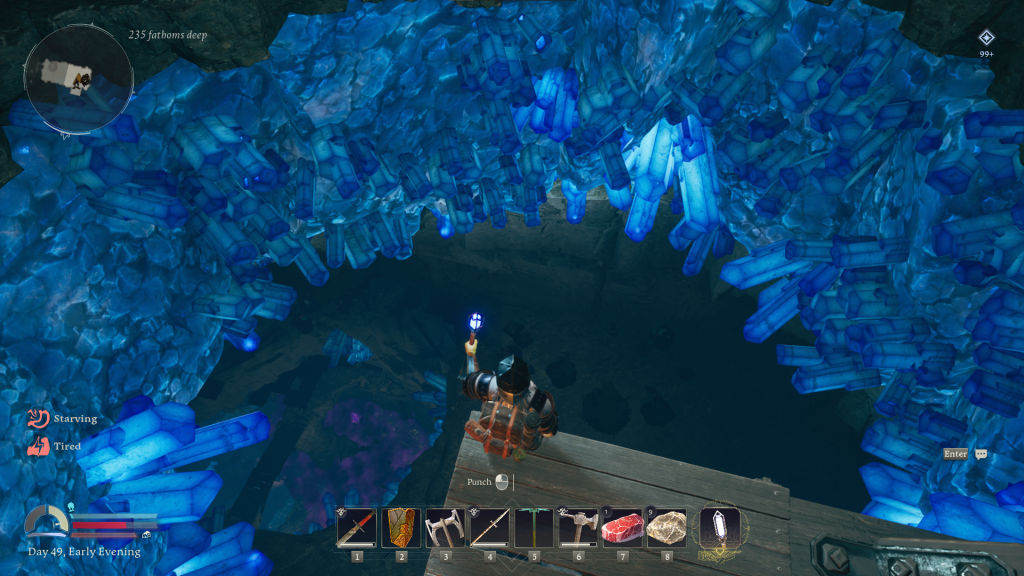Choose the double-bladed axe in slot 3
1024x576 pixels.
tap(445, 527)
